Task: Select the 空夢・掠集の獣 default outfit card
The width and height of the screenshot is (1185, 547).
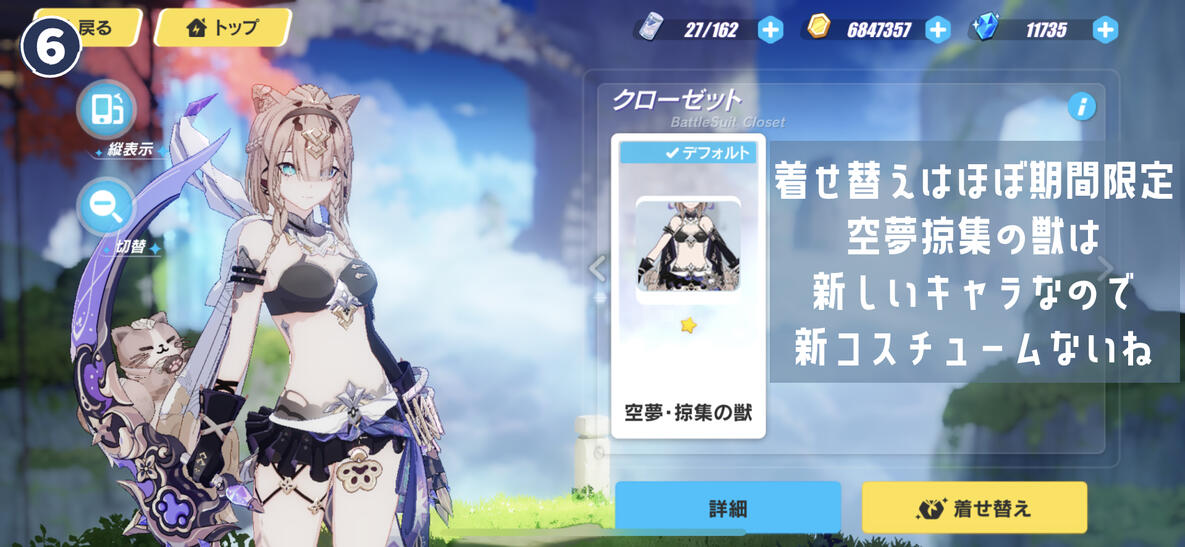Action: (x=688, y=287)
